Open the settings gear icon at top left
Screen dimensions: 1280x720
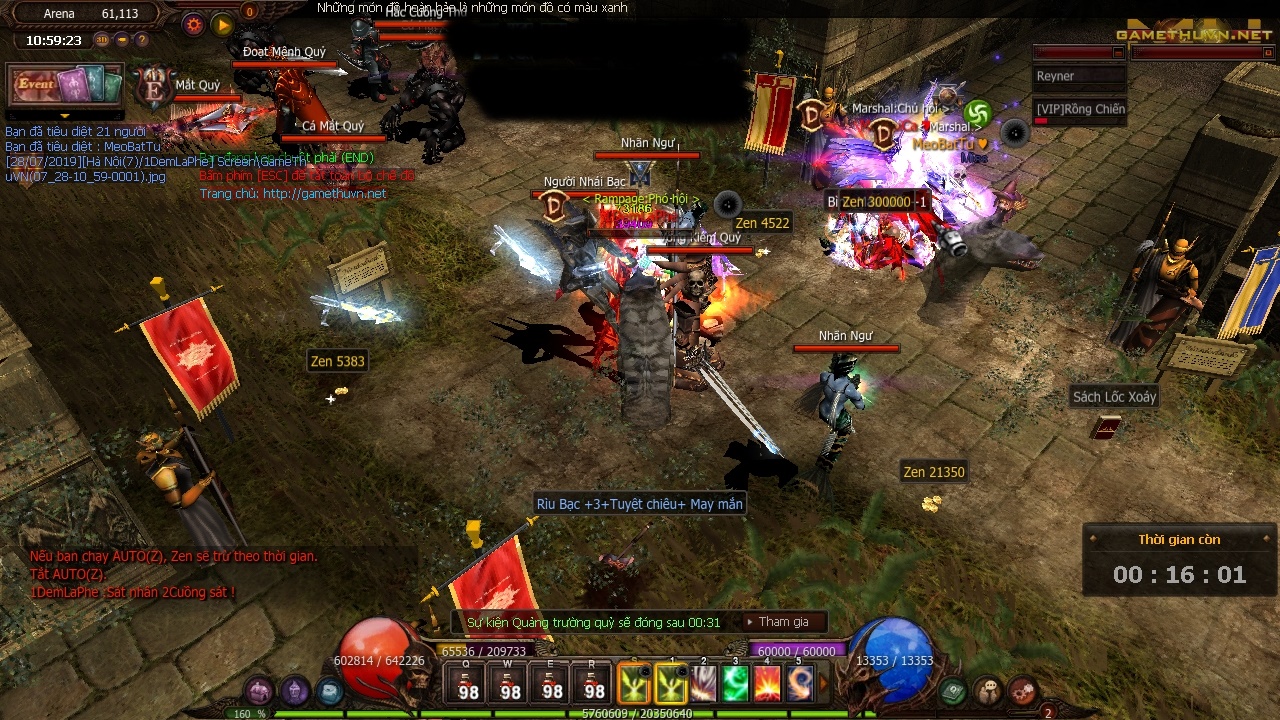coord(193,24)
